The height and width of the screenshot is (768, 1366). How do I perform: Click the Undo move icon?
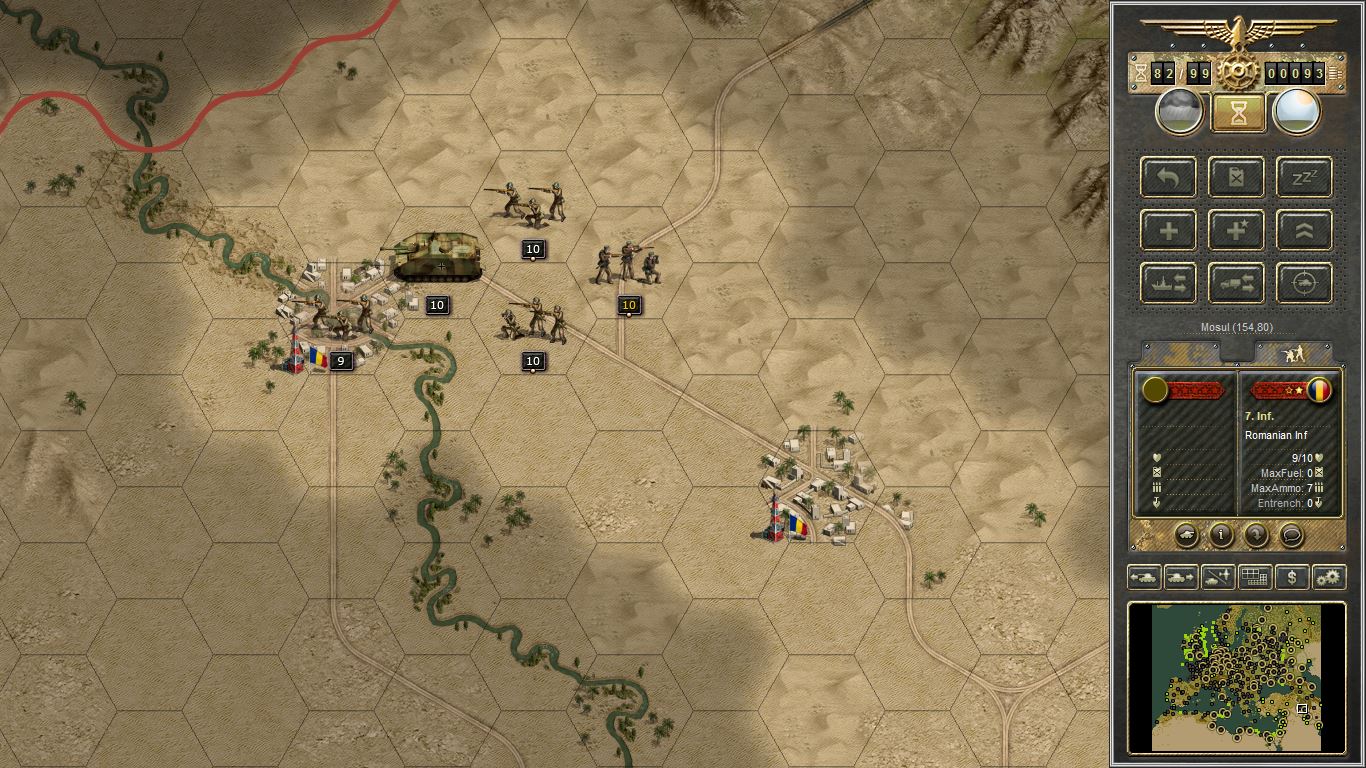(1168, 178)
